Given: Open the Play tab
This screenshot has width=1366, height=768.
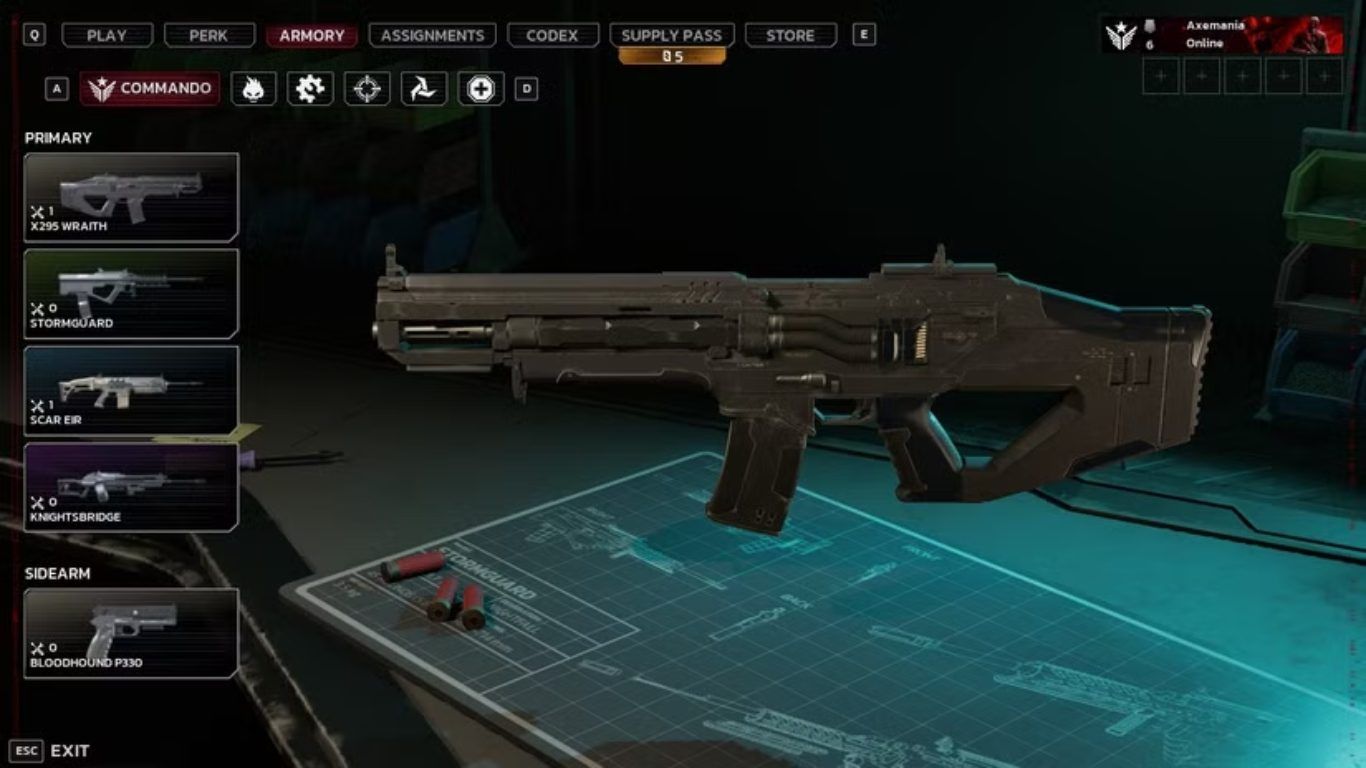Looking at the screenshot, I should click(106, 35).
